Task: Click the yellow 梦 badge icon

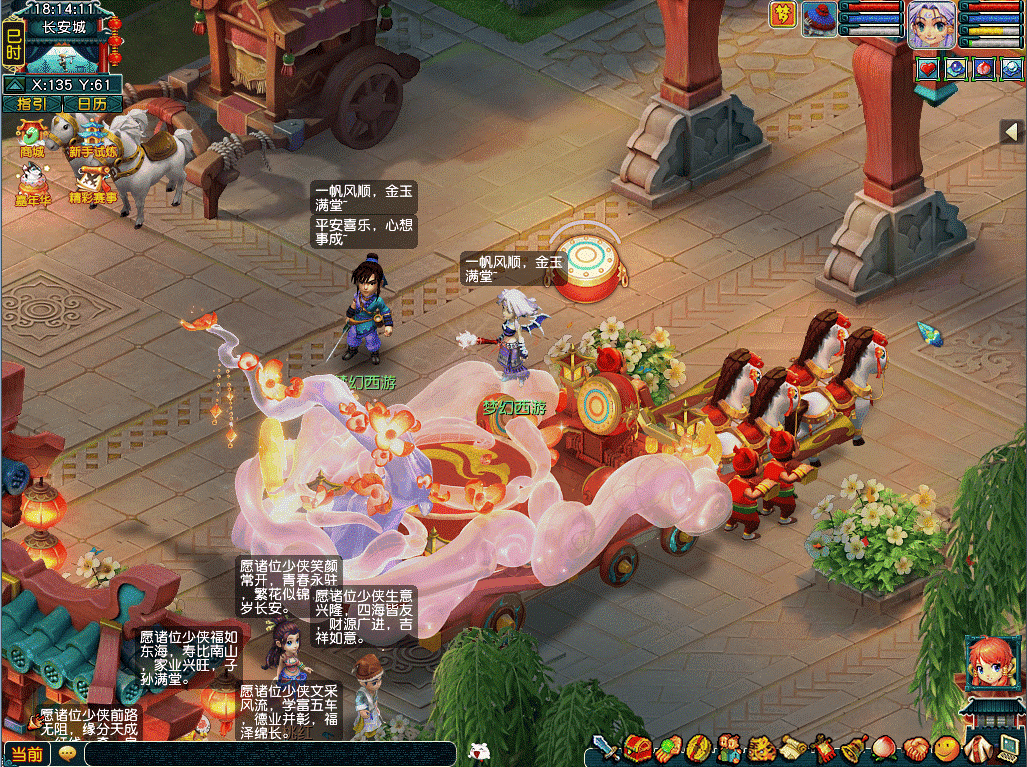Action: (x=783, y=16)
